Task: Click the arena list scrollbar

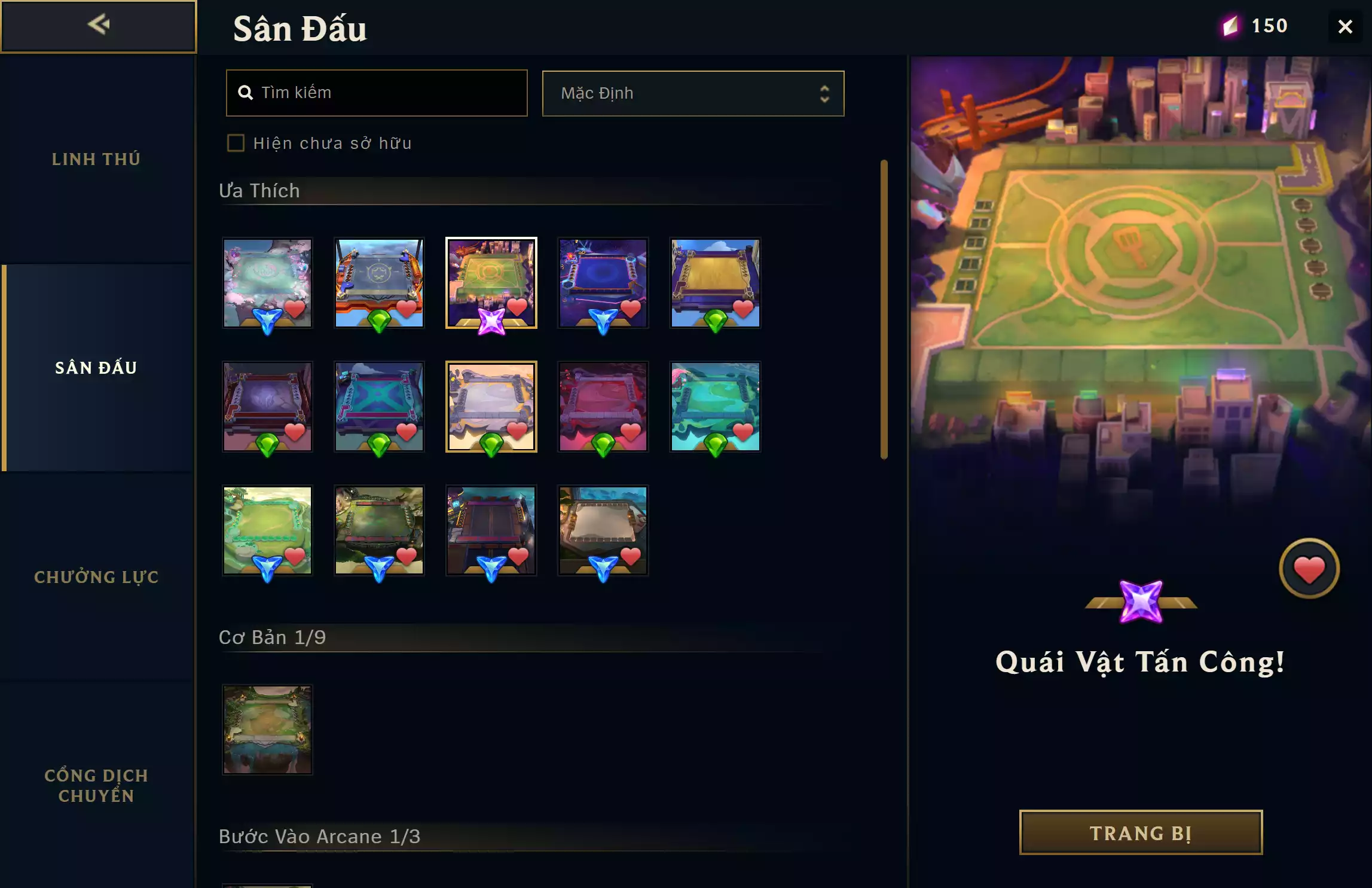Action: point(884,309)
